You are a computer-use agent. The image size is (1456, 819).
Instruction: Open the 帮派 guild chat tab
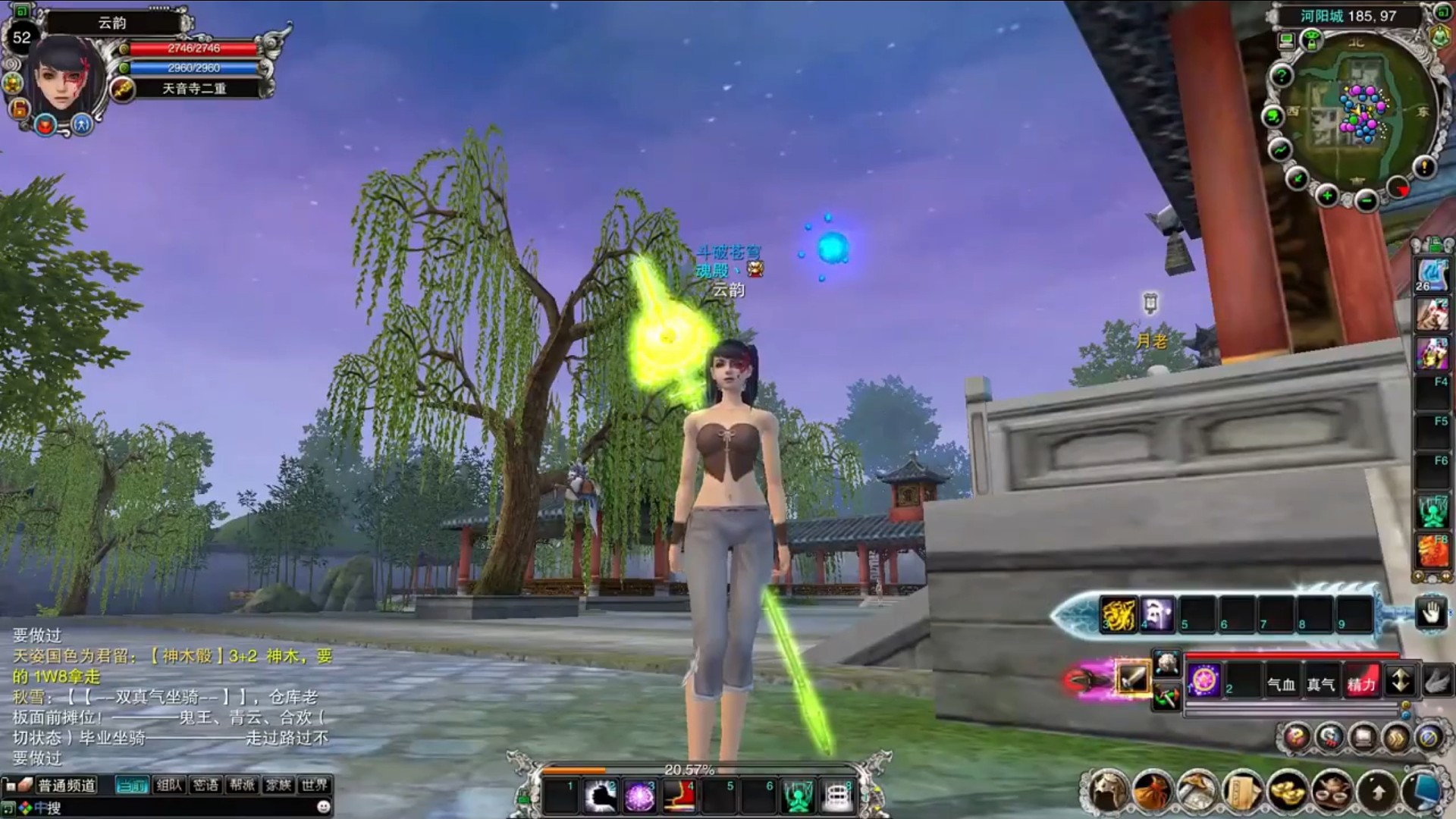(x=242, y=786)
